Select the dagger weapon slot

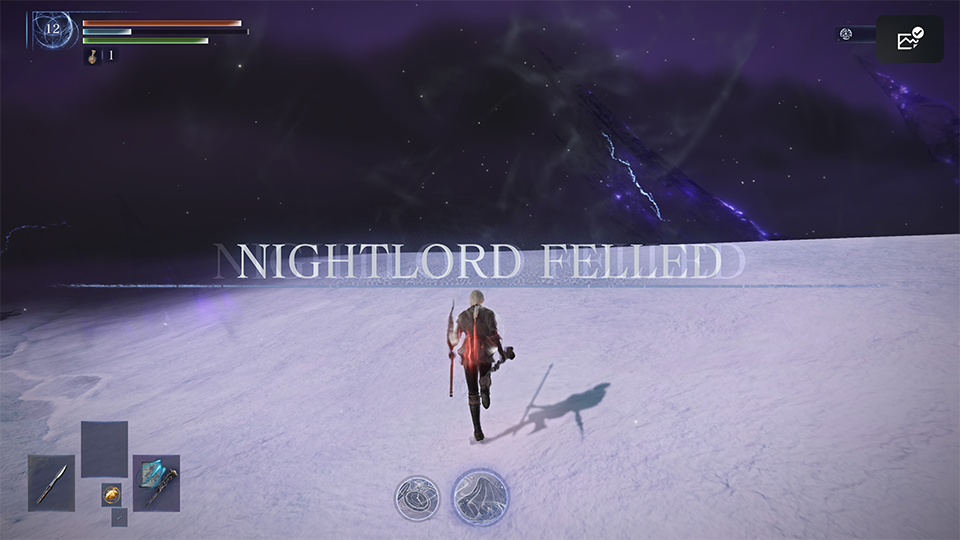pos(51,483)
